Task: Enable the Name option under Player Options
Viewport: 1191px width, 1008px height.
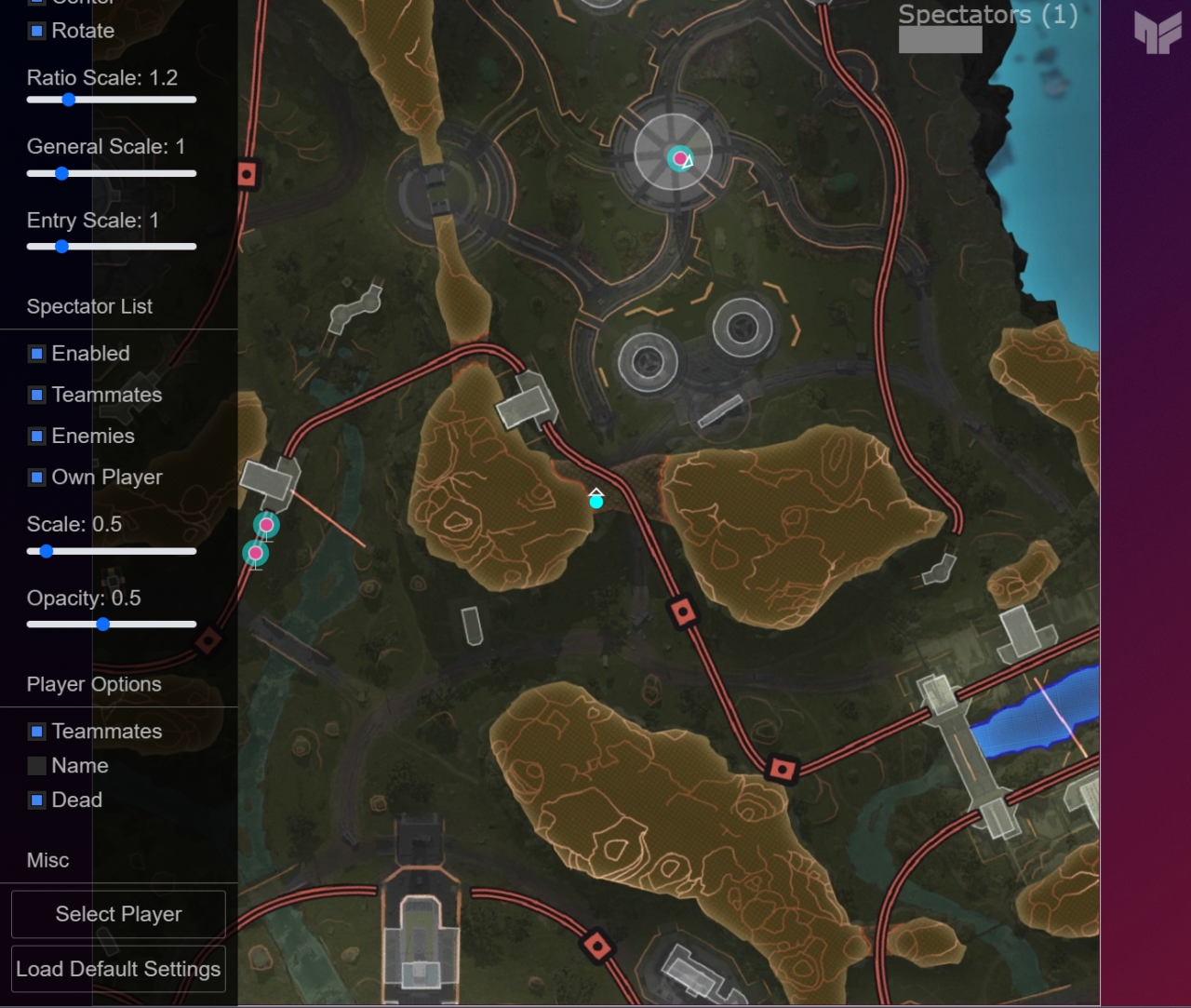Action: tap(37, 765)
